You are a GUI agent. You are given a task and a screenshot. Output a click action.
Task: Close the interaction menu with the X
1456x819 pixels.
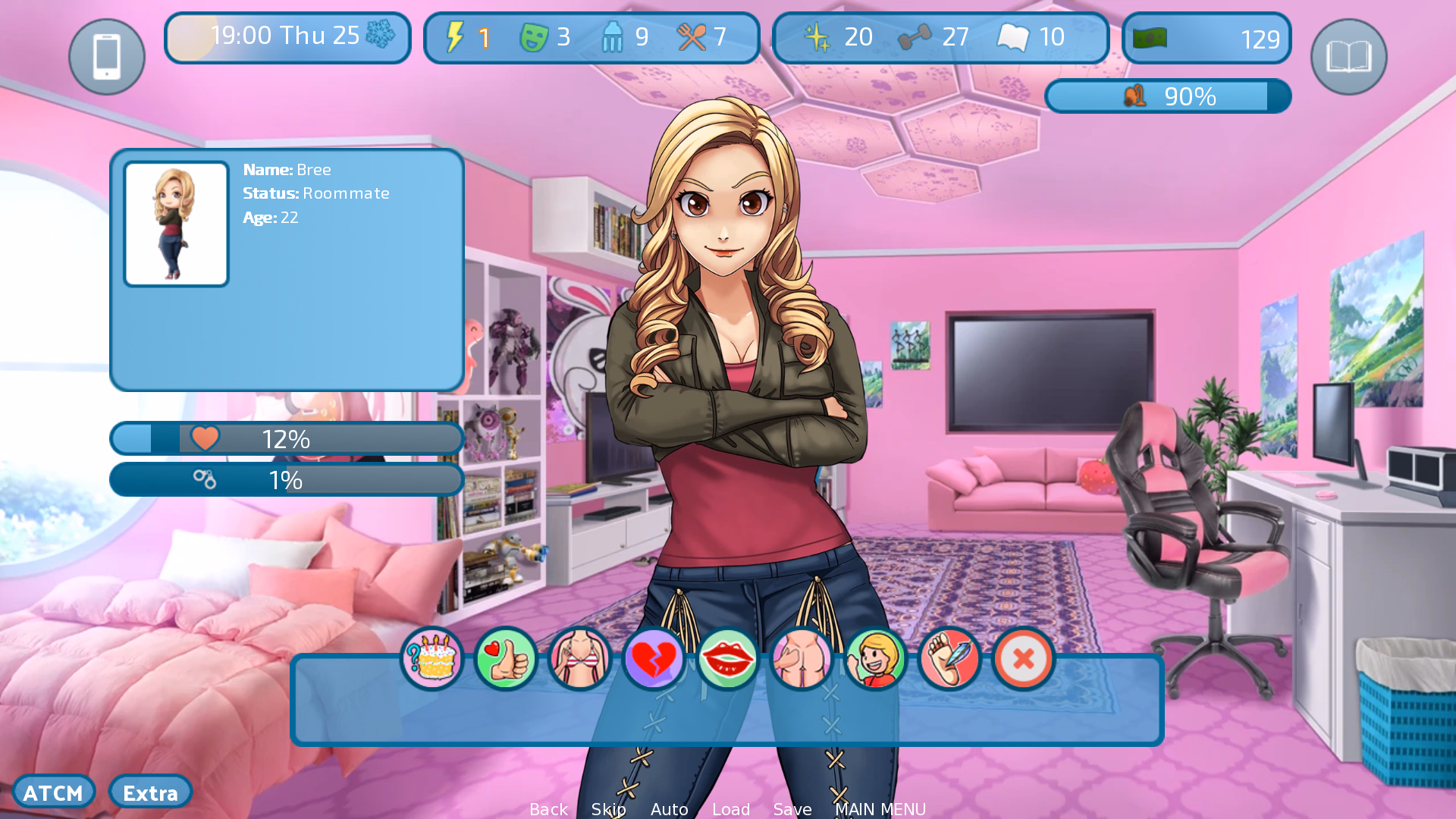[1023, 658]
